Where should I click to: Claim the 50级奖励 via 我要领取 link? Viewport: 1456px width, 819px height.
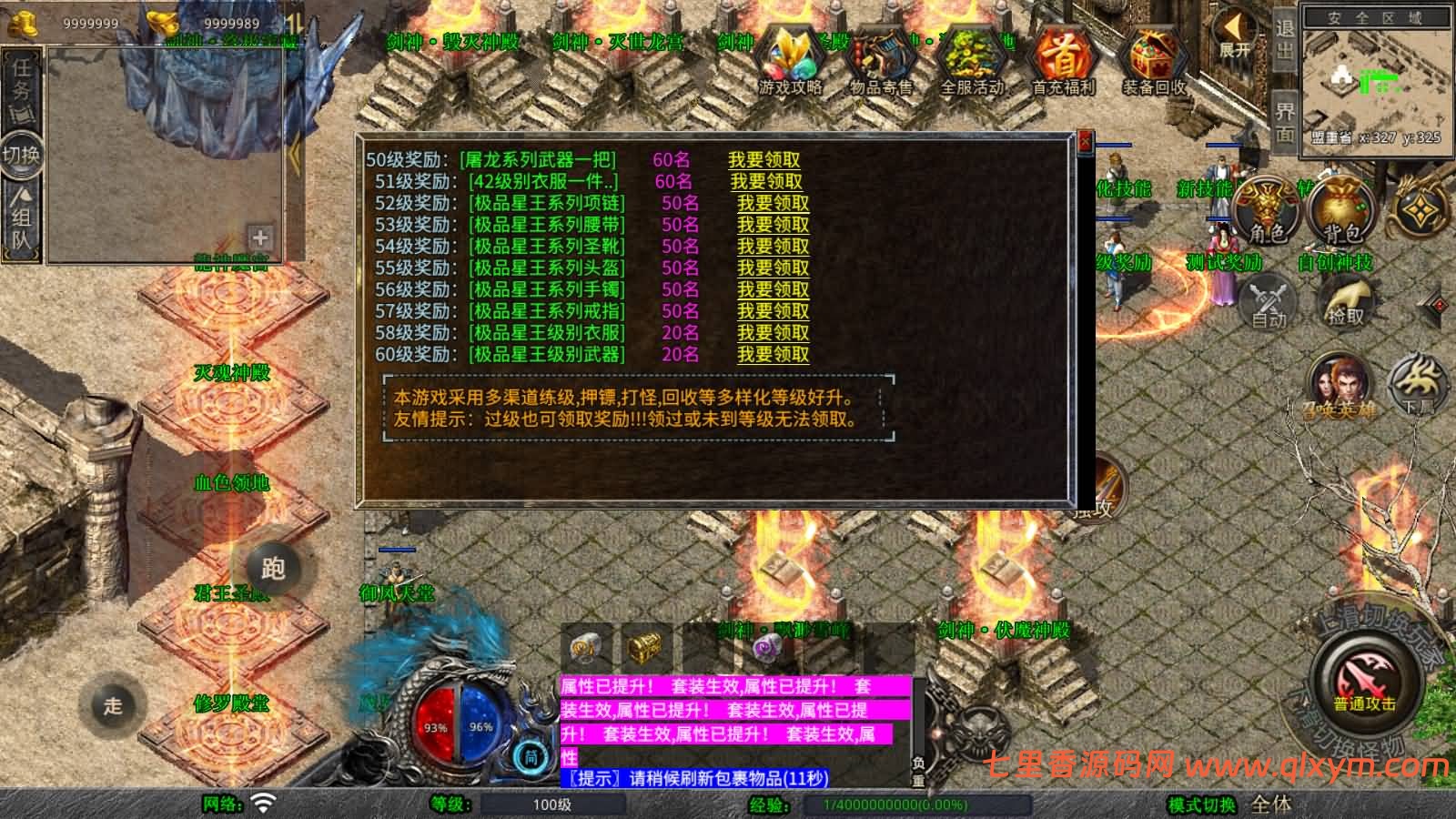pos(767,160)
